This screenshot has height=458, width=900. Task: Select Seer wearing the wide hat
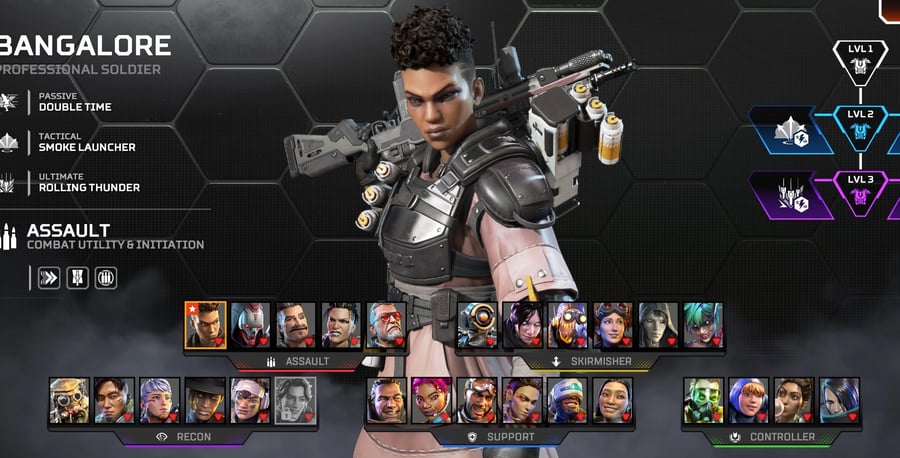(x=205, y=400)
